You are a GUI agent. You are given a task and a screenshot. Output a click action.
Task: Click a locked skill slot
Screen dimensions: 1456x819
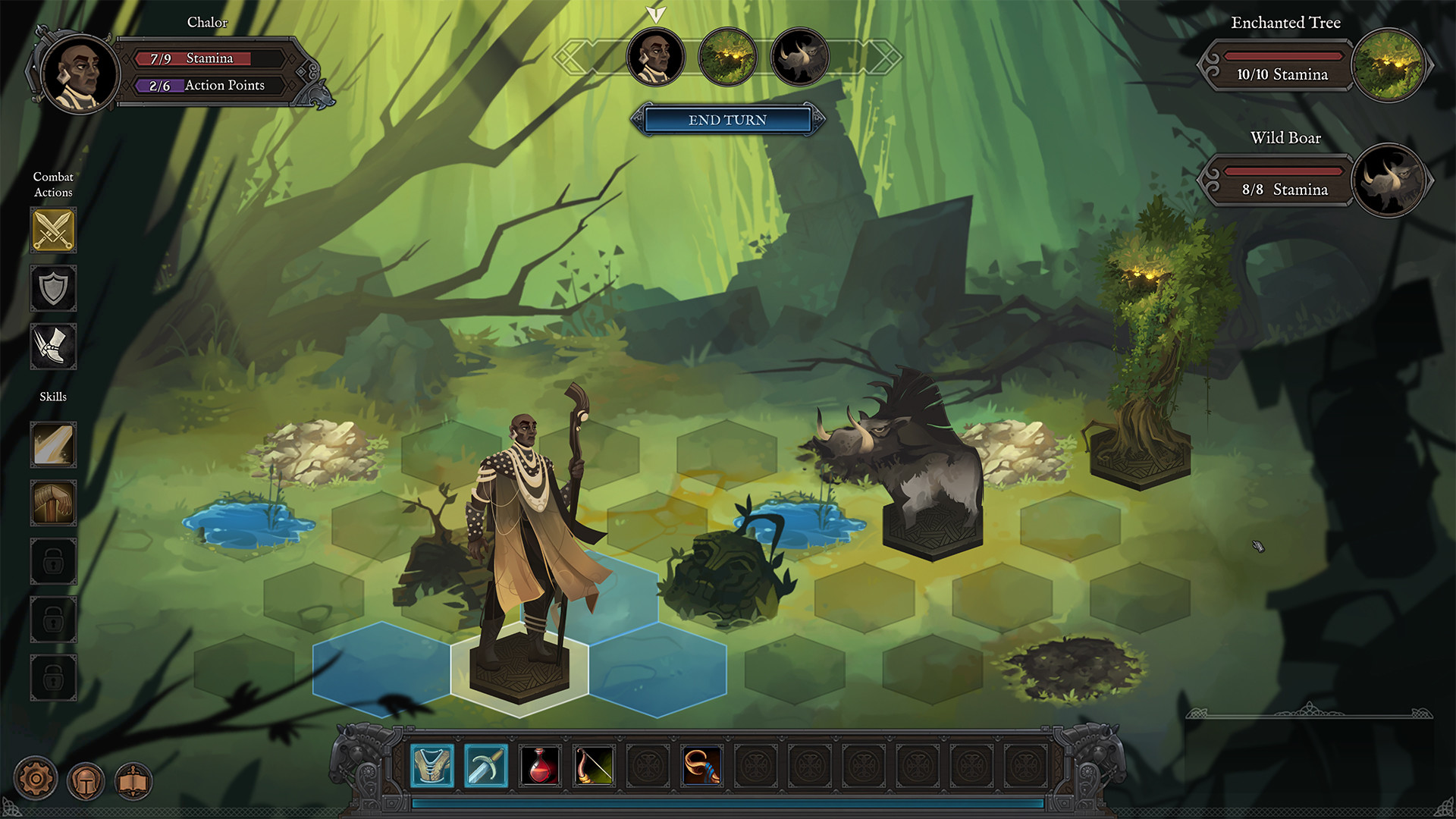coord(53,561)
